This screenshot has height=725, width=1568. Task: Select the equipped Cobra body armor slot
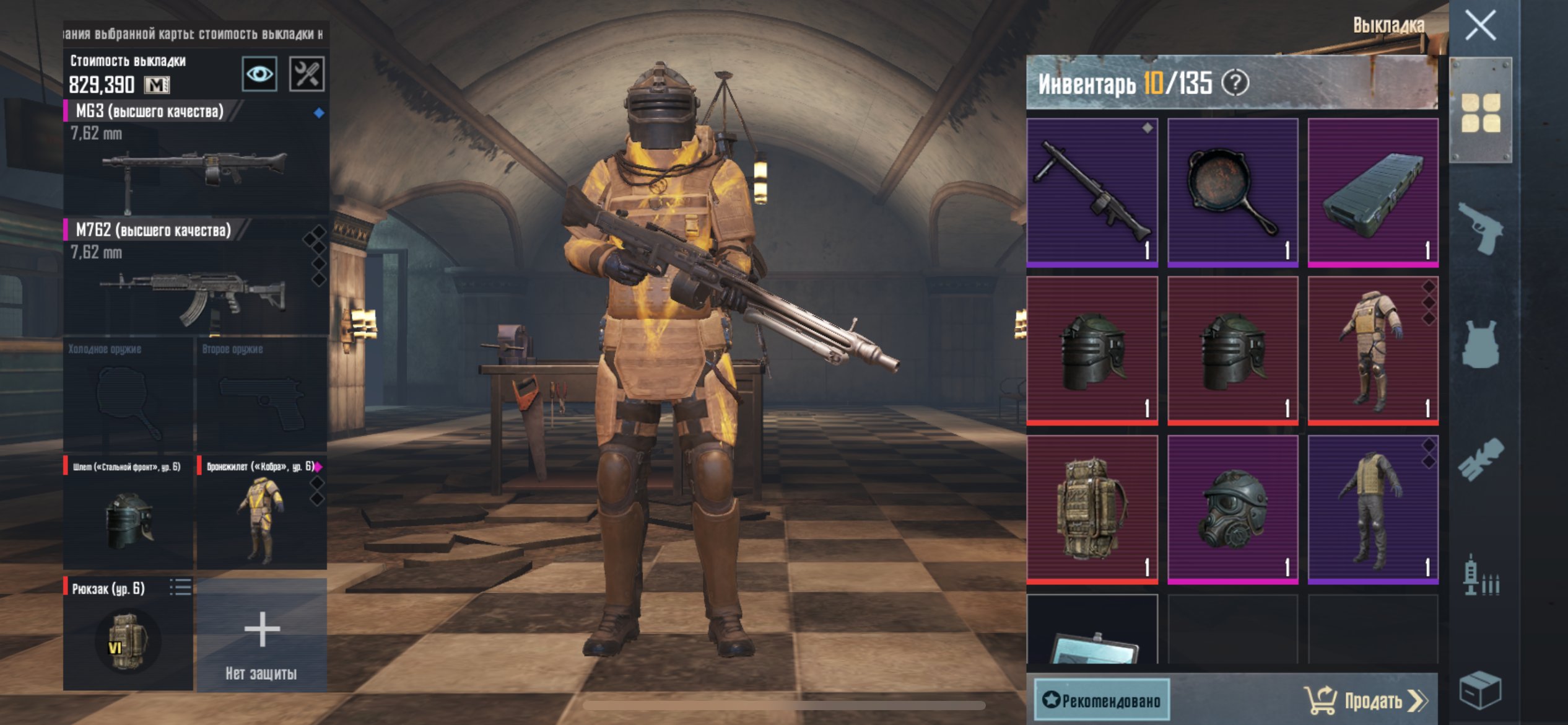261,512
